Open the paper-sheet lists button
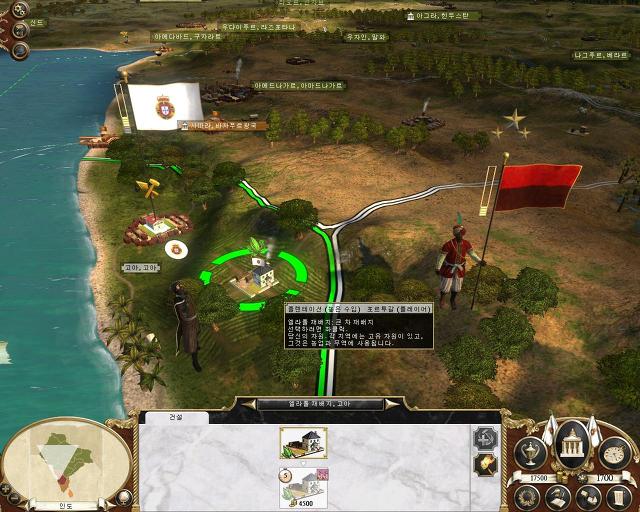This screenshot has width=640, height=512. [617, 495]
